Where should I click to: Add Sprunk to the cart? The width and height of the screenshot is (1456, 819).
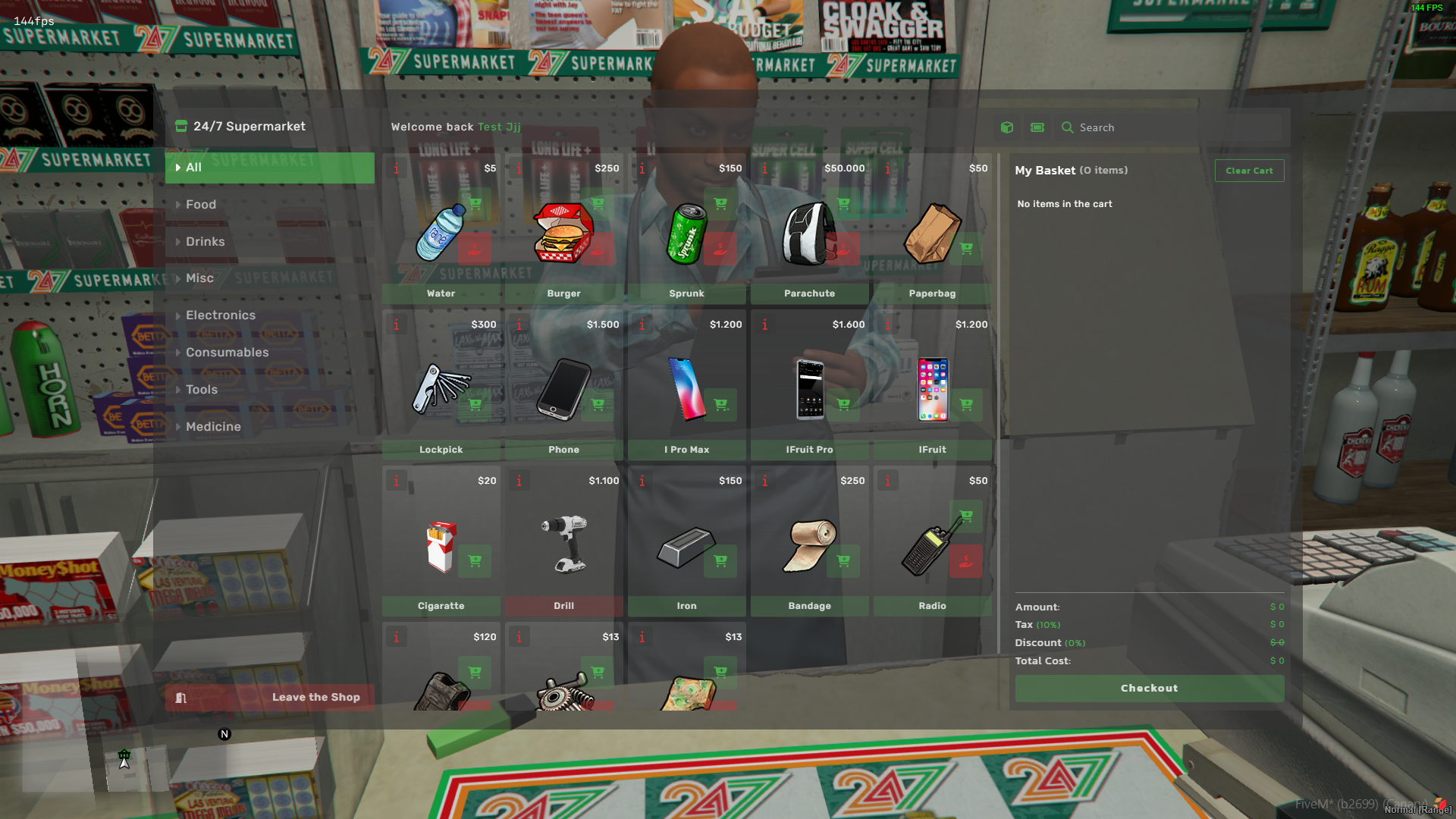[x=720, y=204]
